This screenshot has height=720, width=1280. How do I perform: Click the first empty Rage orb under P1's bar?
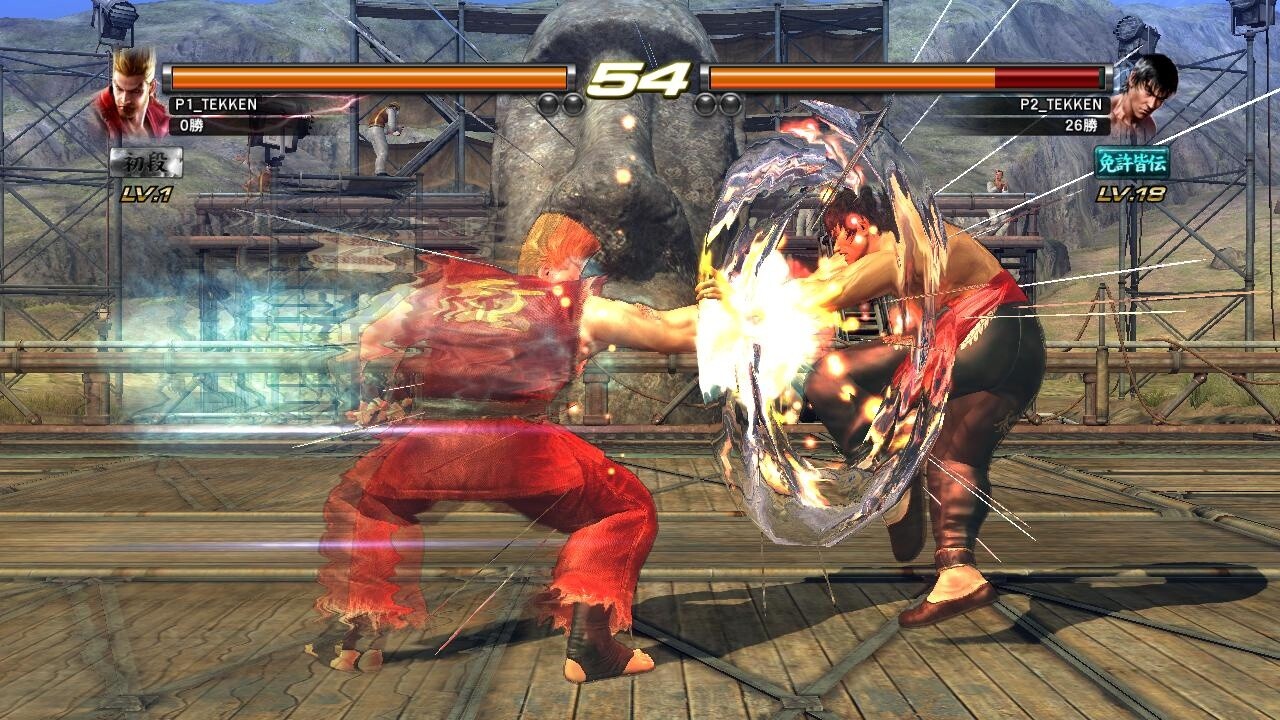(547, 102)
